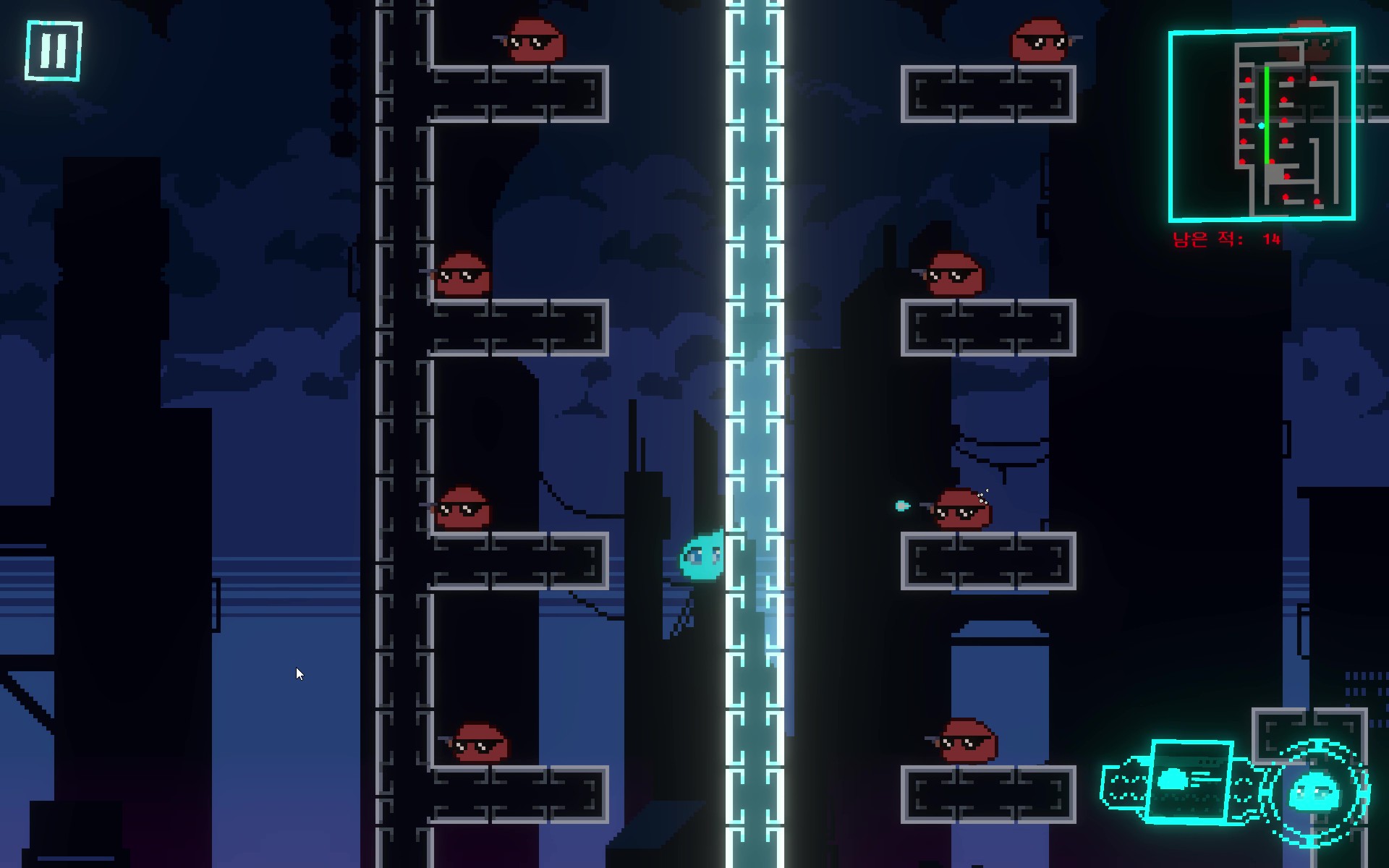
Task: Click the pause button top-left
Action: click(x=51, y=49)
